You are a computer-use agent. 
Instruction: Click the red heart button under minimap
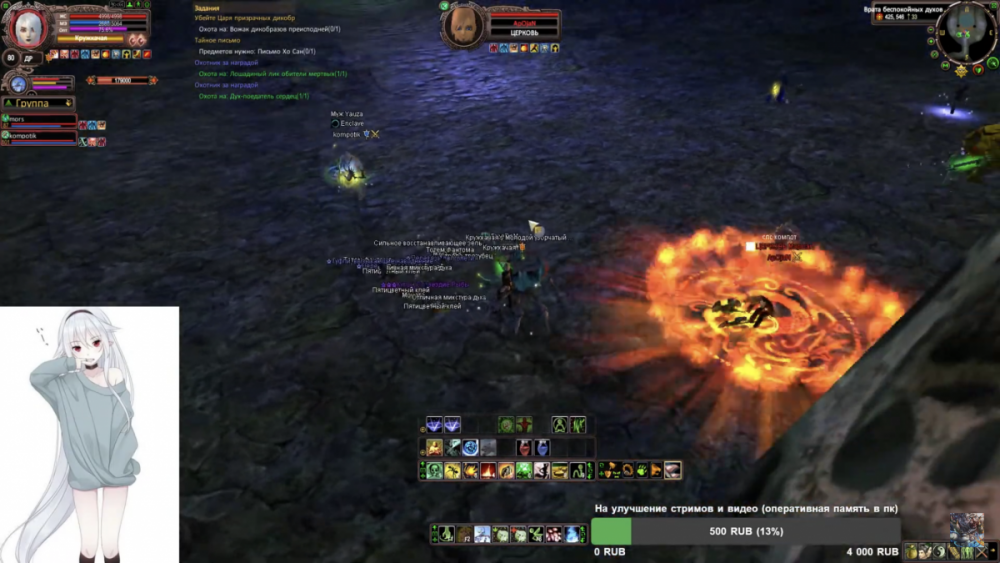point(979,68)
